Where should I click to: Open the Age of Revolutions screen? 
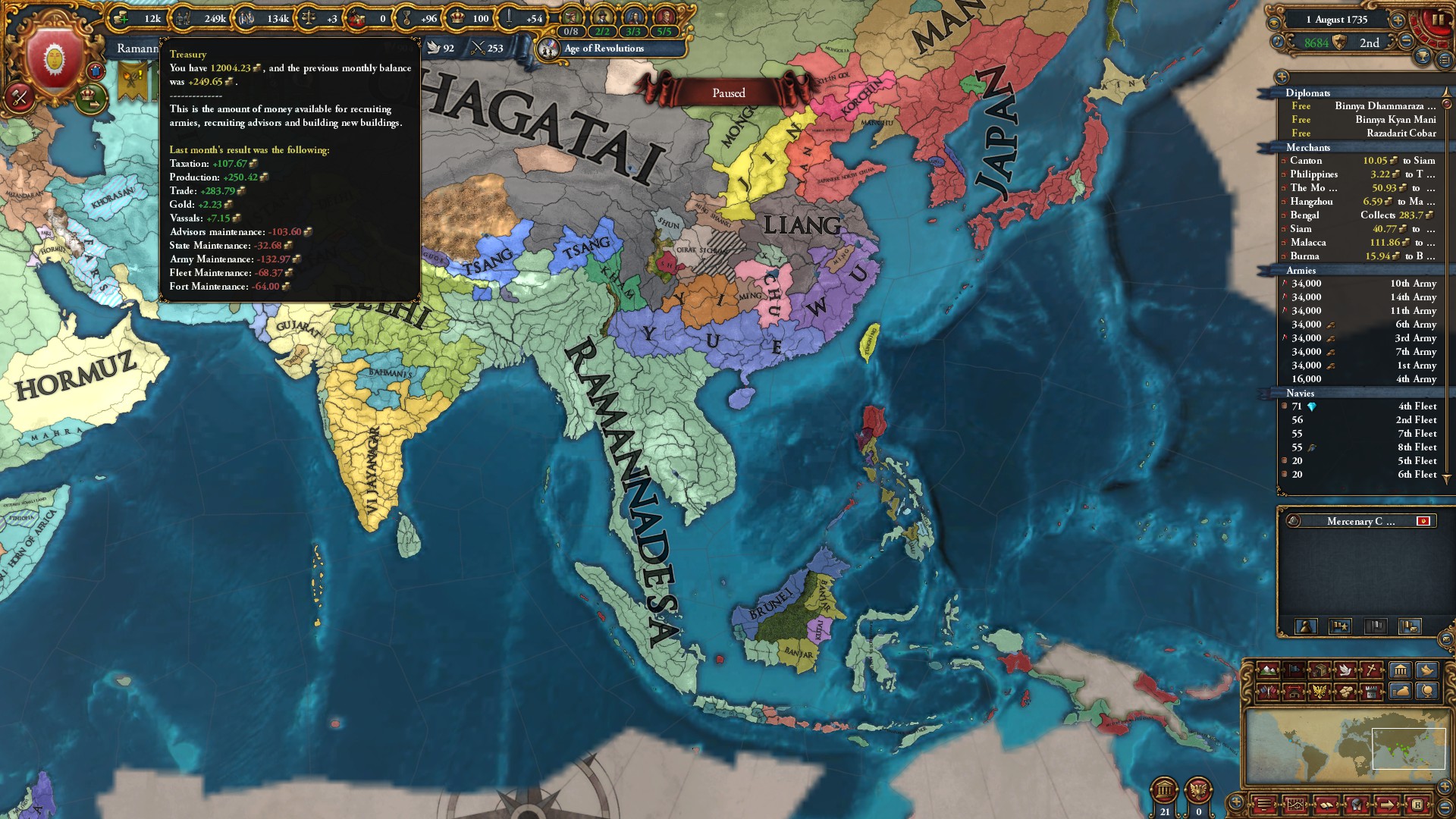603,49
